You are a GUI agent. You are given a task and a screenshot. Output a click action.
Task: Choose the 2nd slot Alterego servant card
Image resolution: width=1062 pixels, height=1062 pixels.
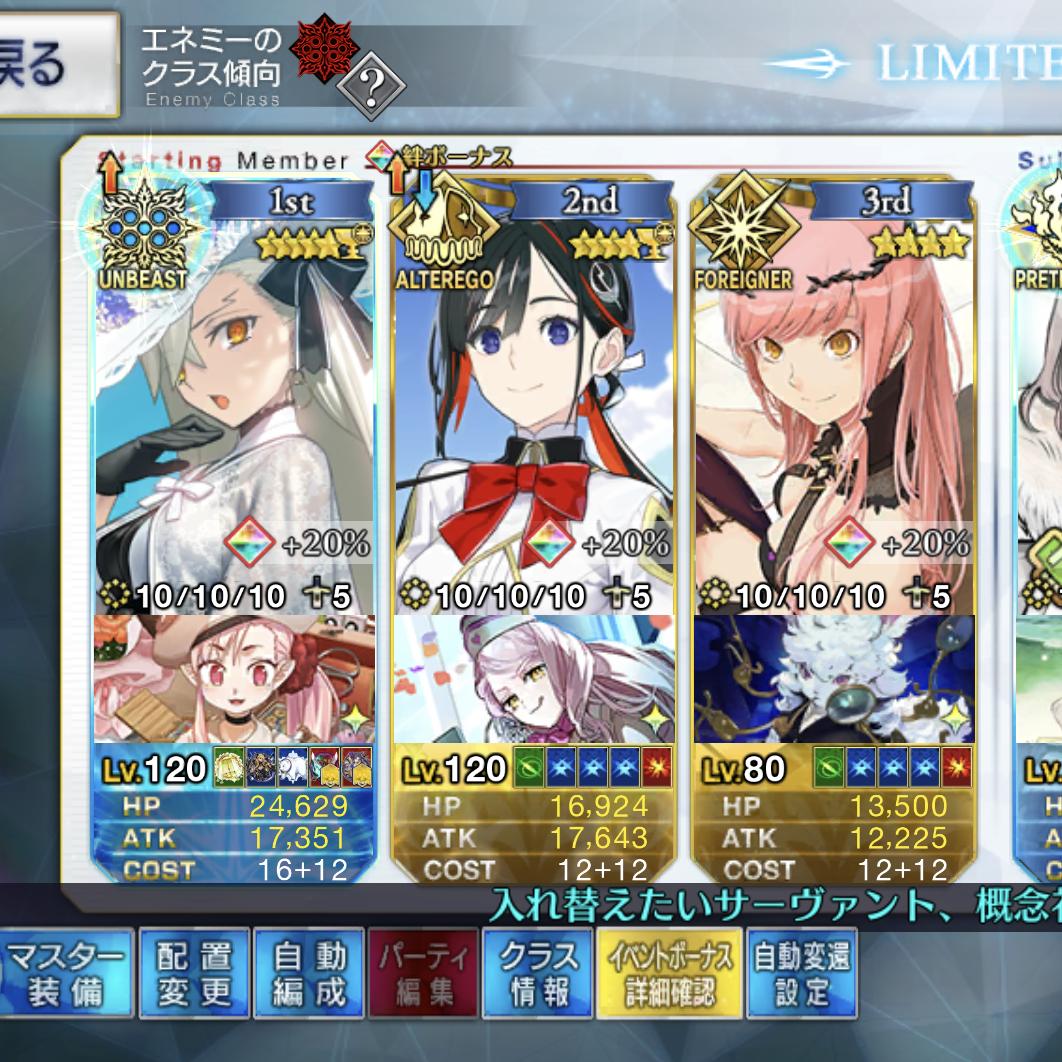click(534, 400)
